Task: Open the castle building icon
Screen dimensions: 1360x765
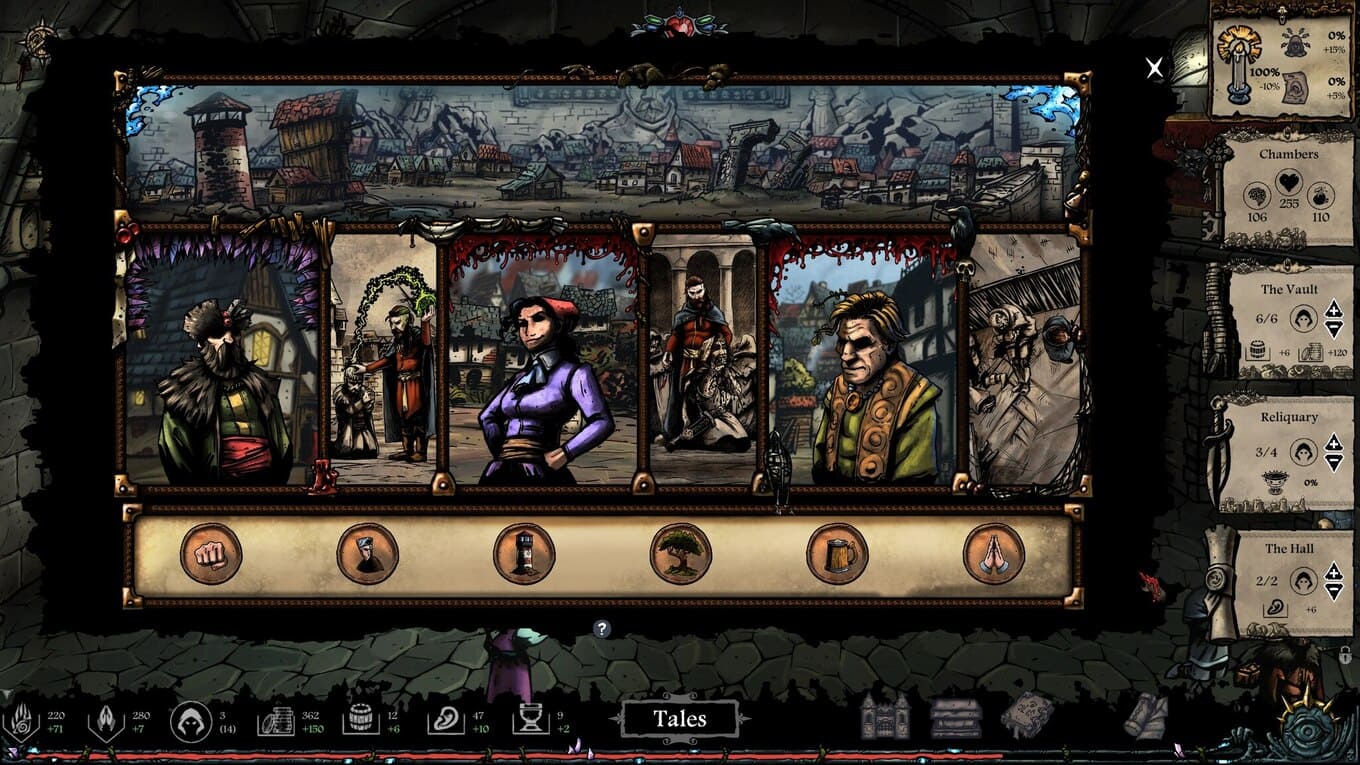Action: [885, 716]
